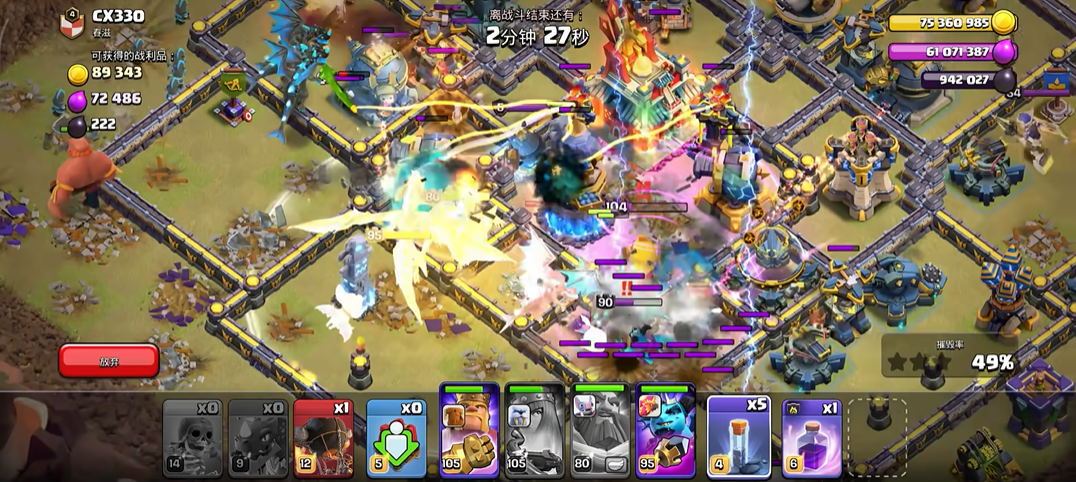Select the Barbarian King hero card
The height and width of the screenshot is (482, 1076).
click(469, 431)
